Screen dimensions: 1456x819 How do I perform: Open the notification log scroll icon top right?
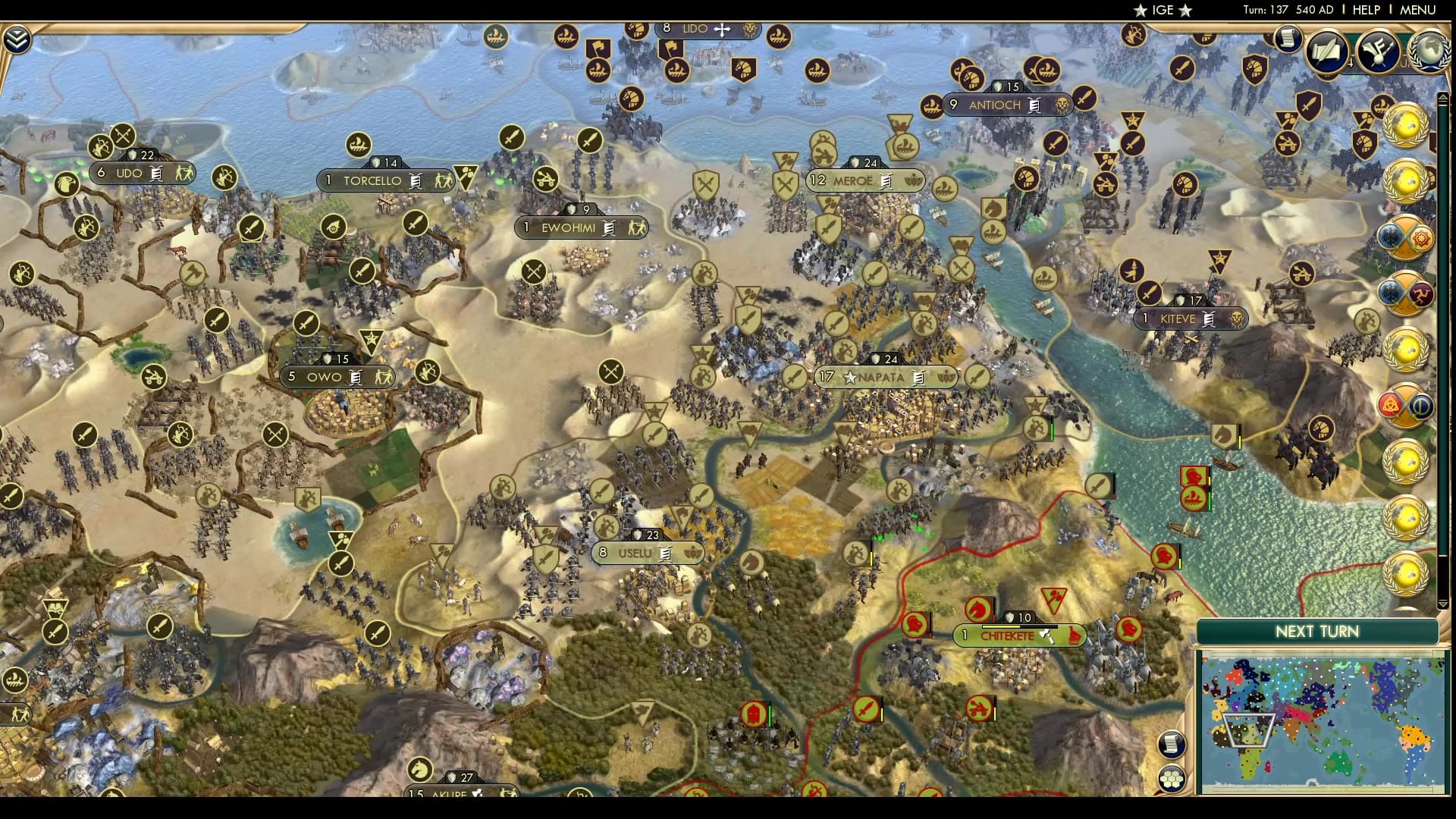(x=1287, y=39)
